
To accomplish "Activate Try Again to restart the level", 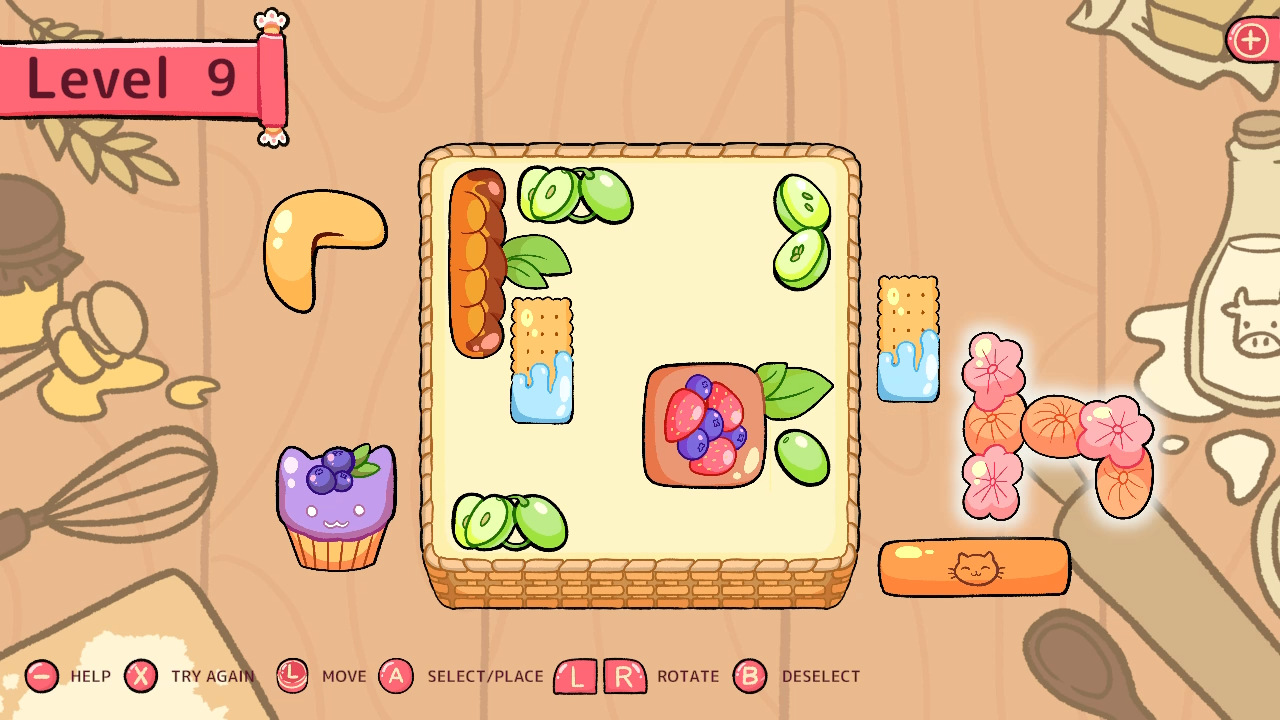I will (141, 676).
